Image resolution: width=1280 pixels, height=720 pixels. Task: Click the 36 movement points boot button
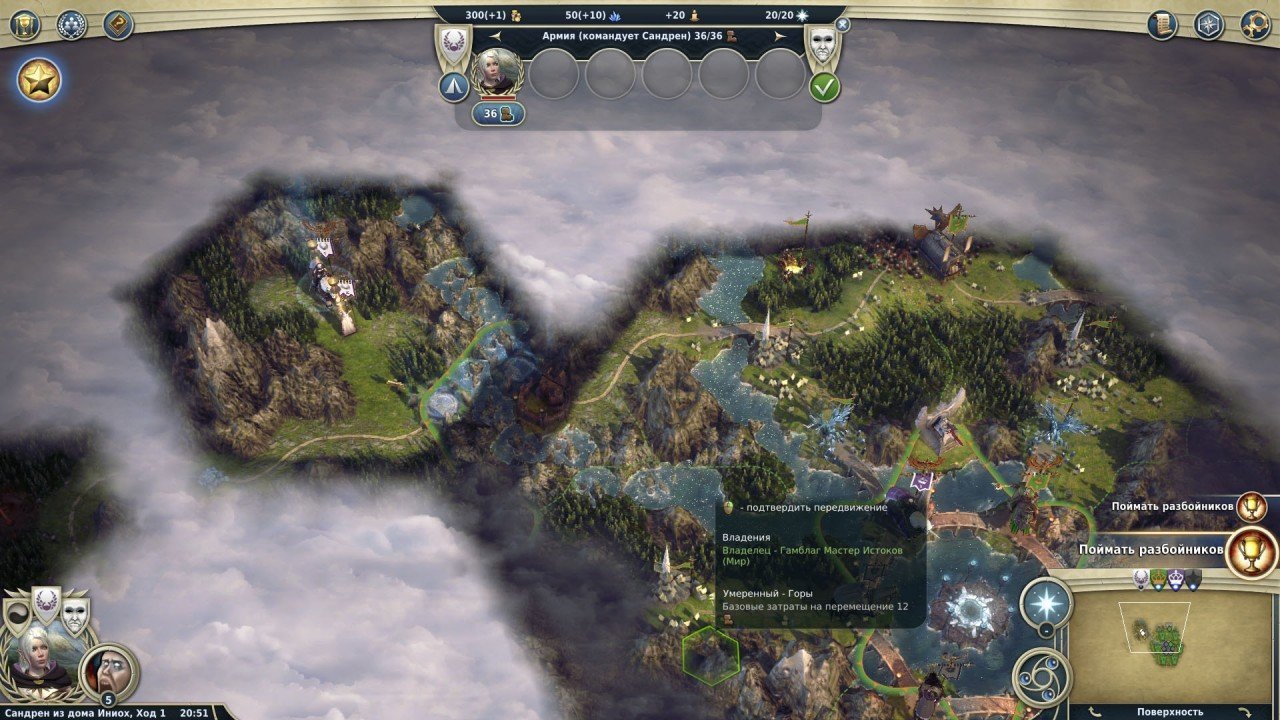pos(498,114)
